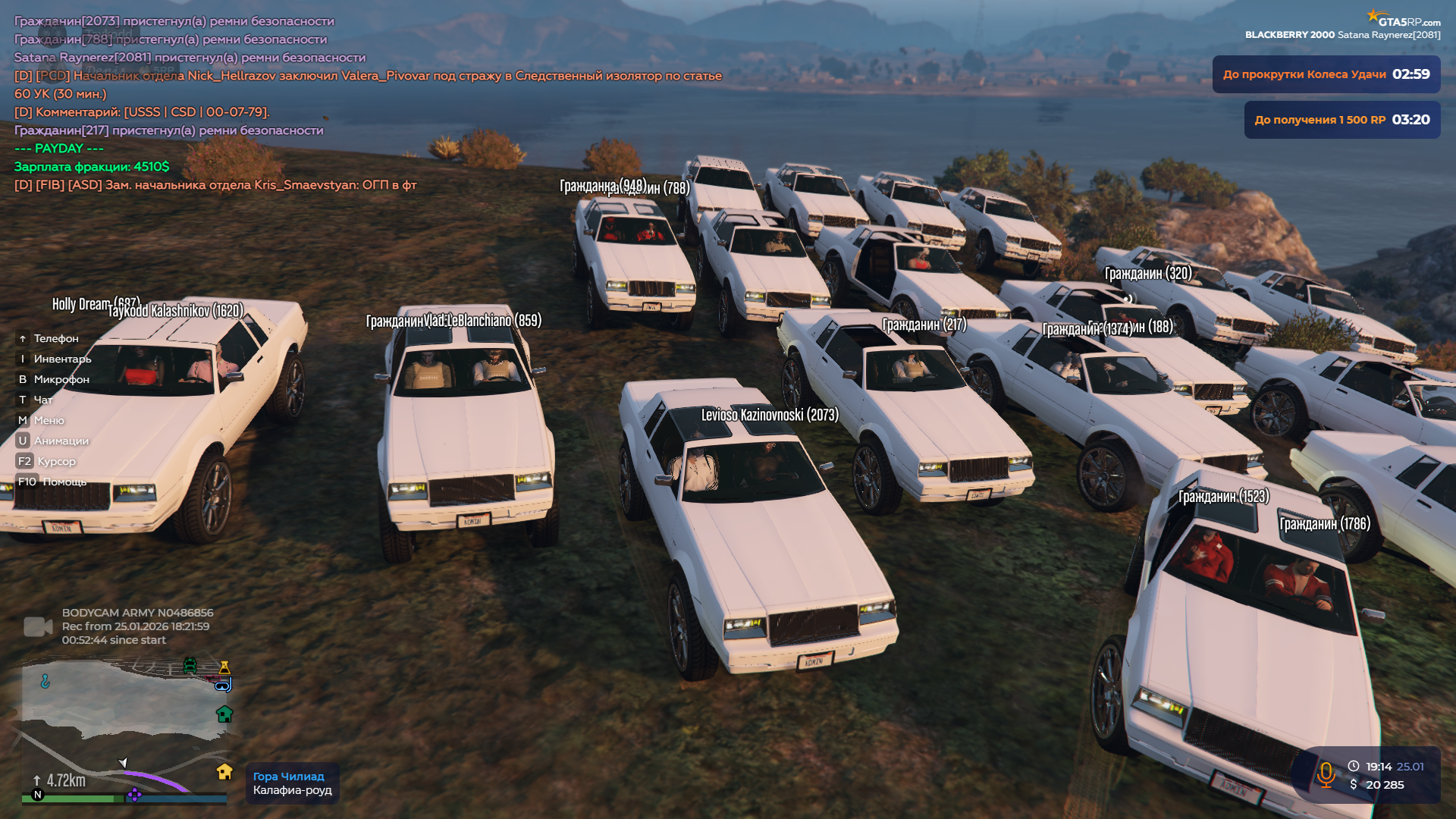Screen dimensions: 1456x819
Task: Select the yellow flask marker on minimap
Action: [x=224, y=667]
